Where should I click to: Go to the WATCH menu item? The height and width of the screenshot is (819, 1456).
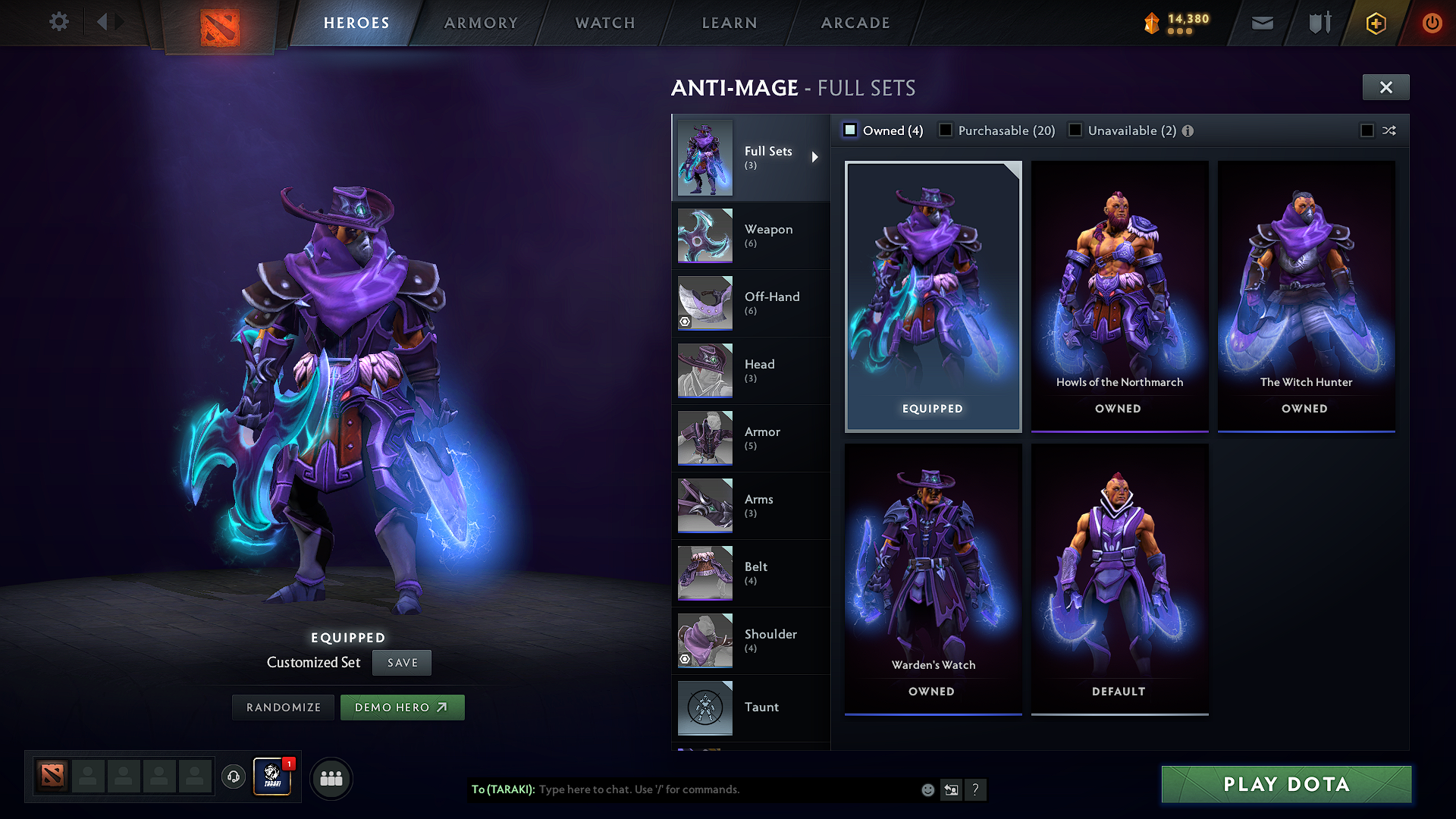point(604,23)
